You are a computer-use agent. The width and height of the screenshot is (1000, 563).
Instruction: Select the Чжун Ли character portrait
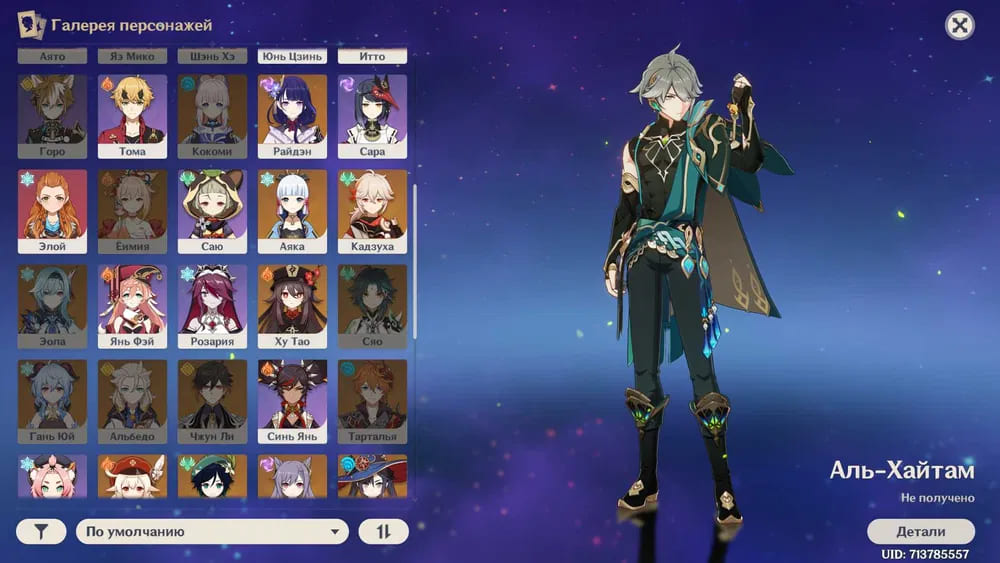click(x=212, y=401)
